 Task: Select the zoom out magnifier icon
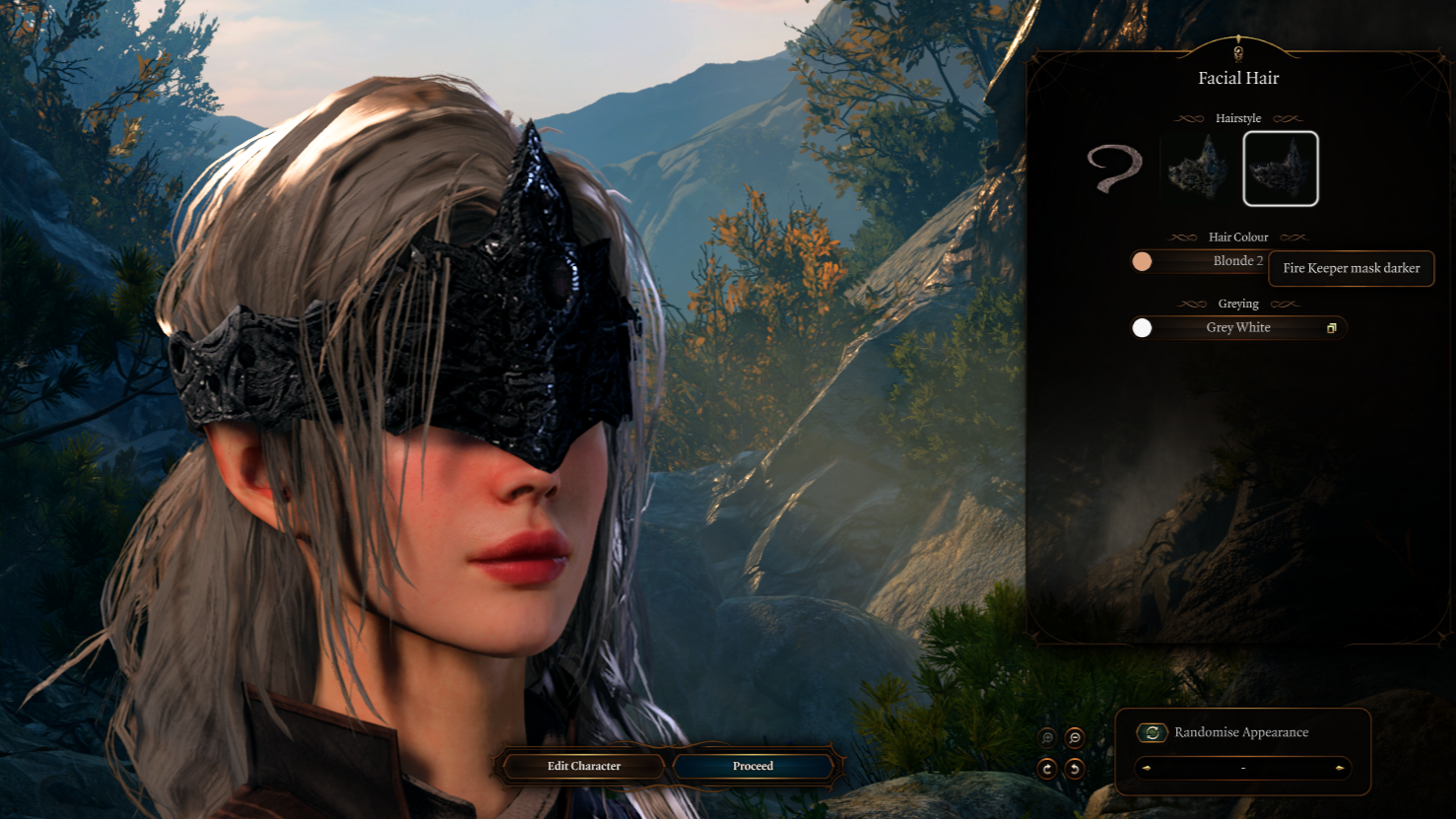(x=1074, y=737)
